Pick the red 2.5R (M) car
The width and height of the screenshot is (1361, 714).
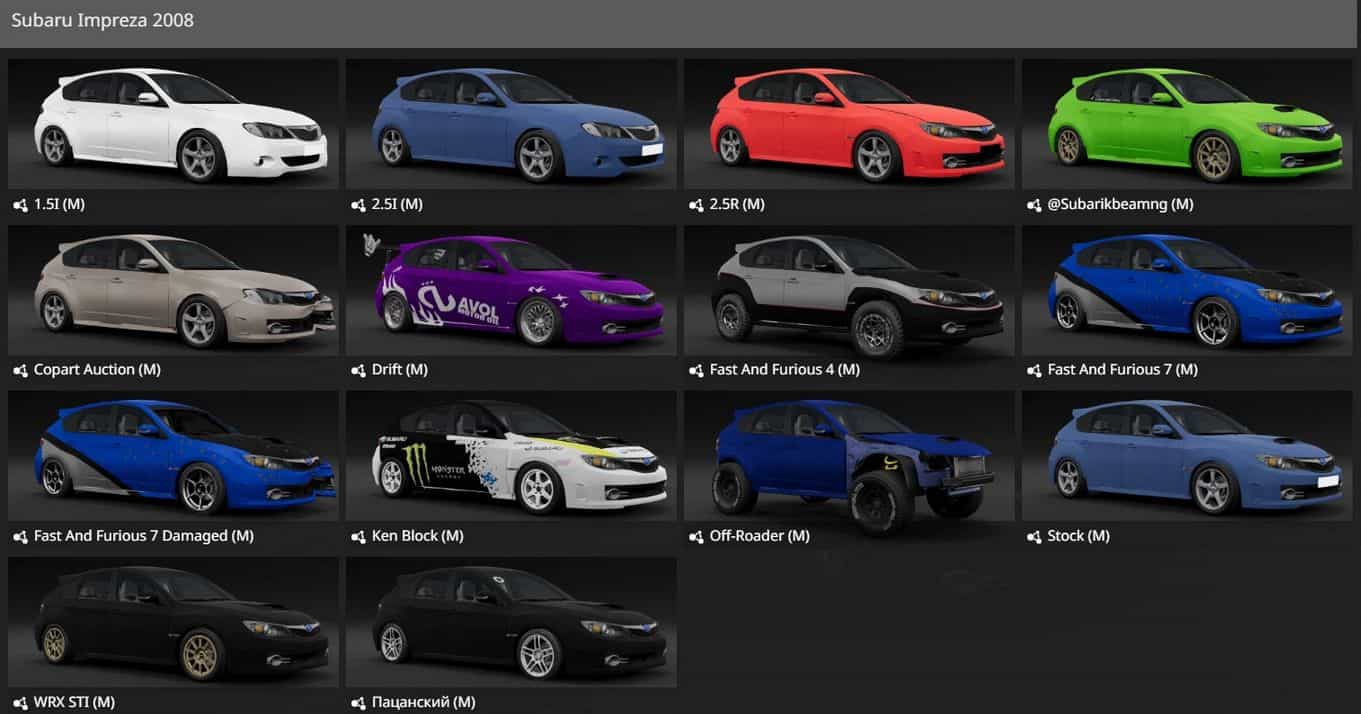coord(849,124)
